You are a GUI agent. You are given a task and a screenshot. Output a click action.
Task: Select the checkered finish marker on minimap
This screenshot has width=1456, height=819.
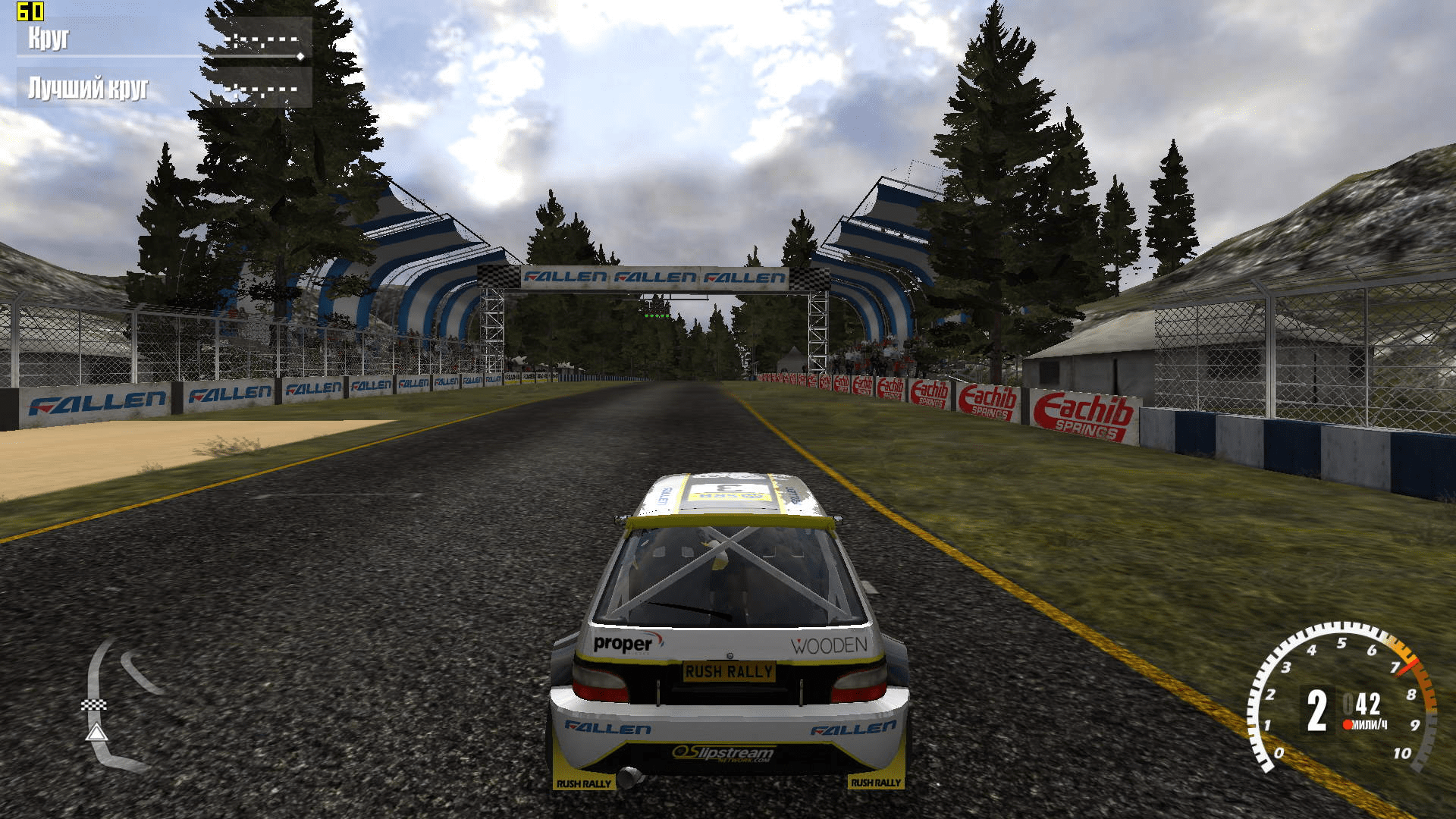click(x=94, y=705)
